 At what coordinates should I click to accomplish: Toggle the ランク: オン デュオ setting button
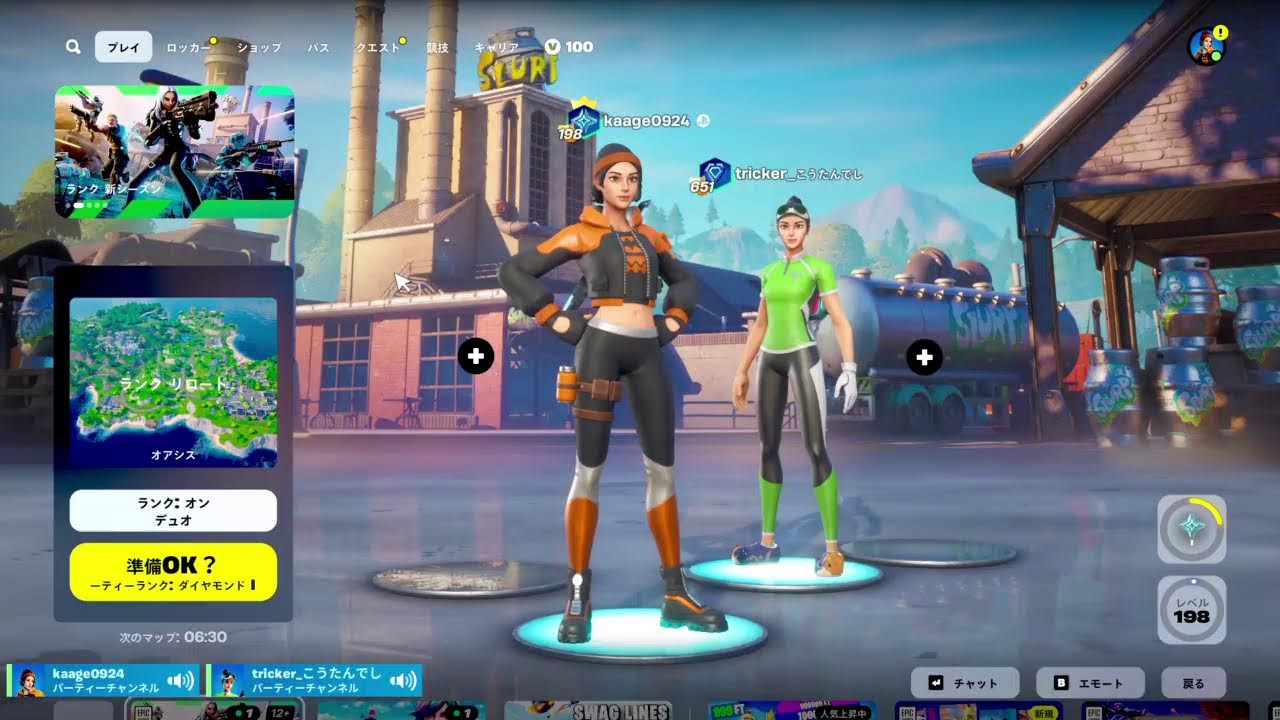[x=173, y=511]
